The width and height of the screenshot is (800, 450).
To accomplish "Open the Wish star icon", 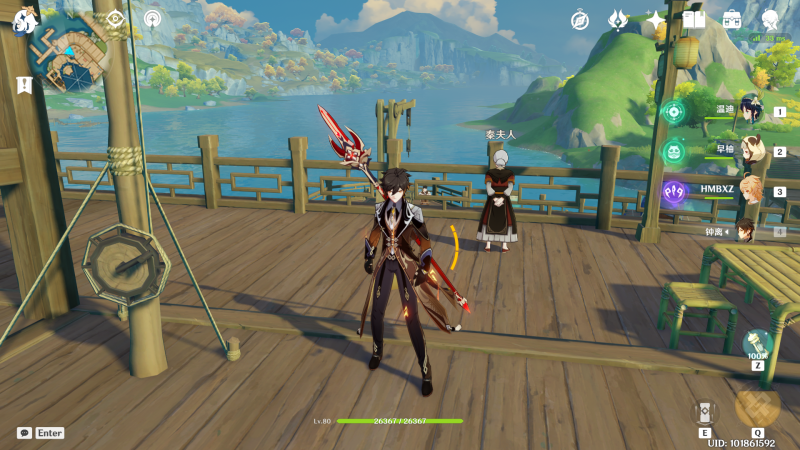I will tap(656, 20).
